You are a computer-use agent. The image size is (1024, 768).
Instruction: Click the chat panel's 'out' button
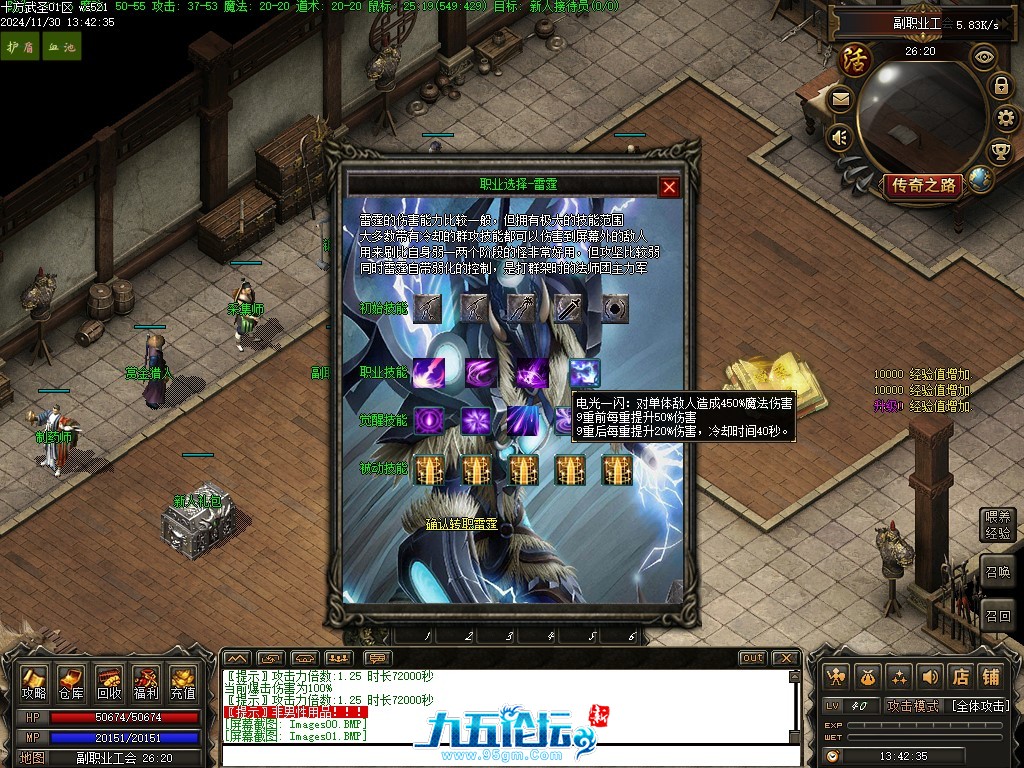click(x=753, y=657)
